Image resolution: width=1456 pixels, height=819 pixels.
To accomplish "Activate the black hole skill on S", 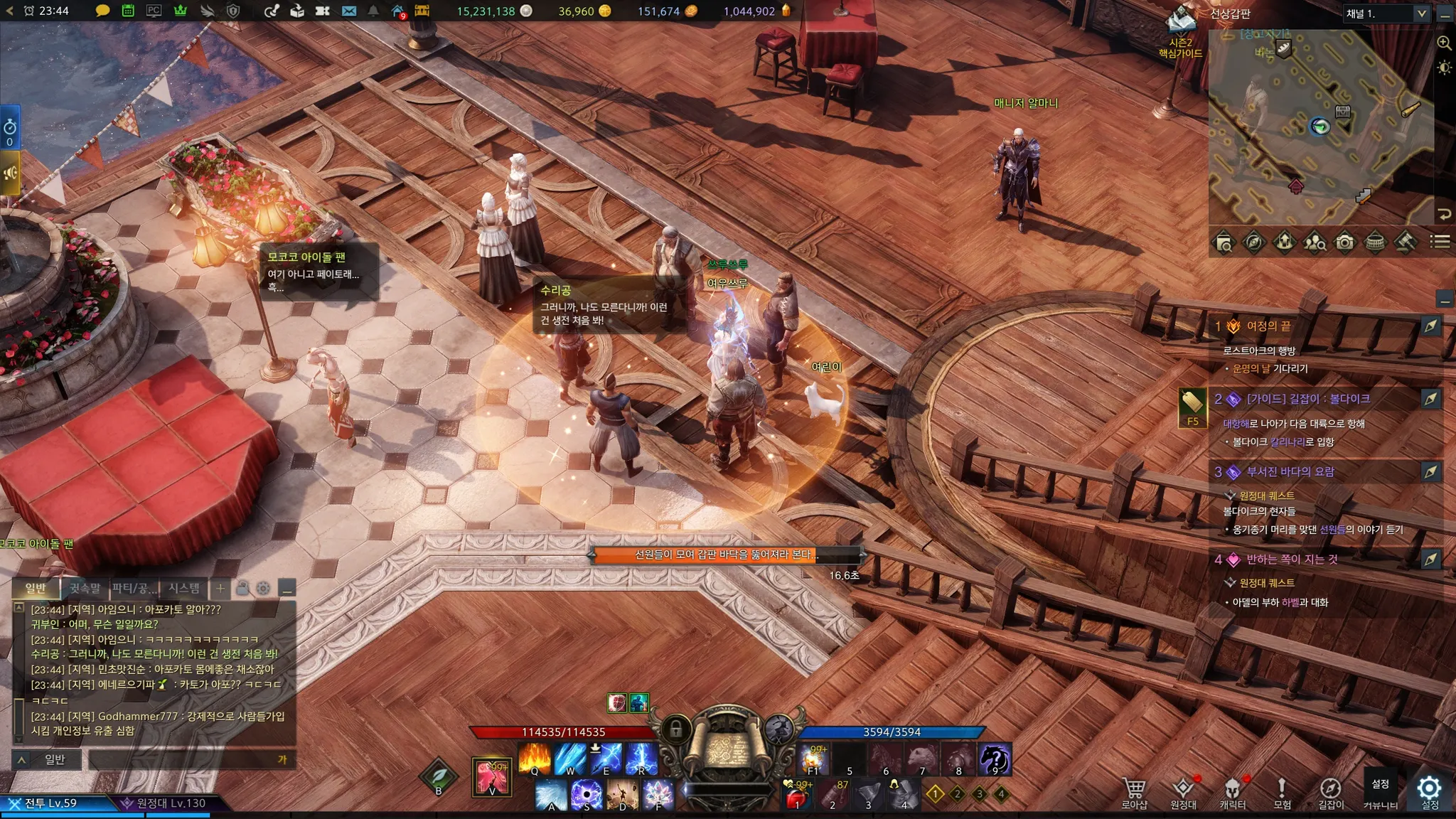I will point(587,794).
